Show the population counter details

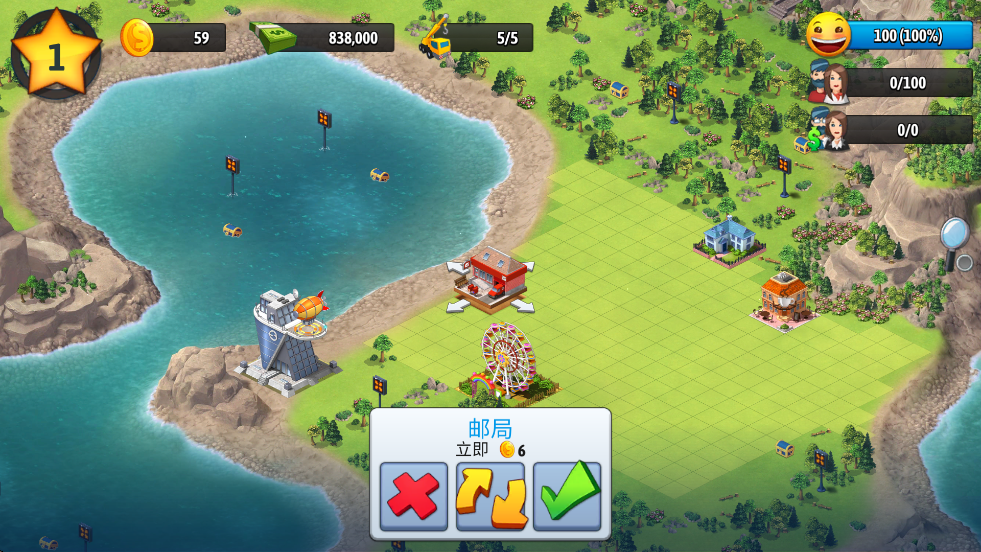(892, 83)
